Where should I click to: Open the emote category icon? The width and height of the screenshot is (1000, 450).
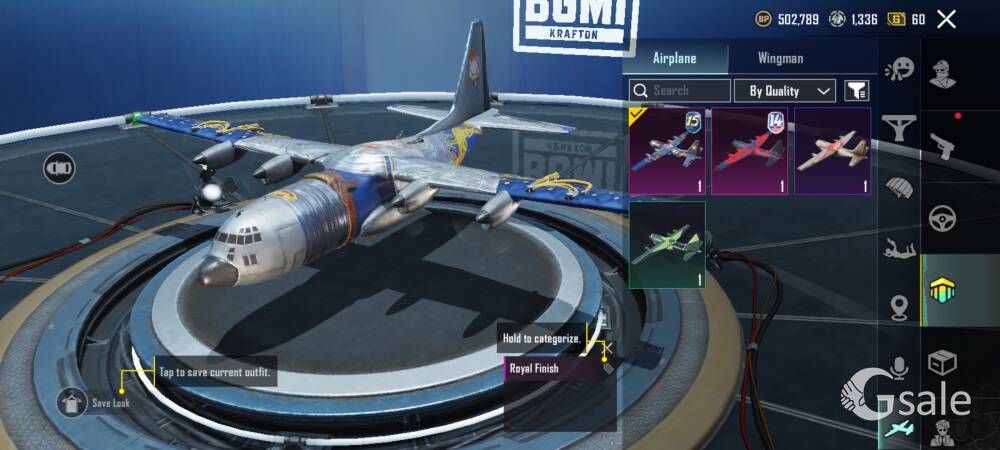[x=900, y=69]
